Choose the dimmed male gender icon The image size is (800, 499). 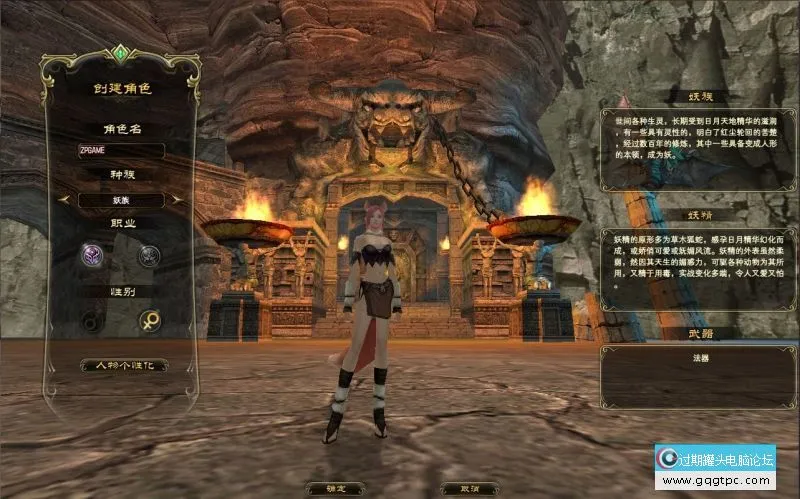click(93, 322)
